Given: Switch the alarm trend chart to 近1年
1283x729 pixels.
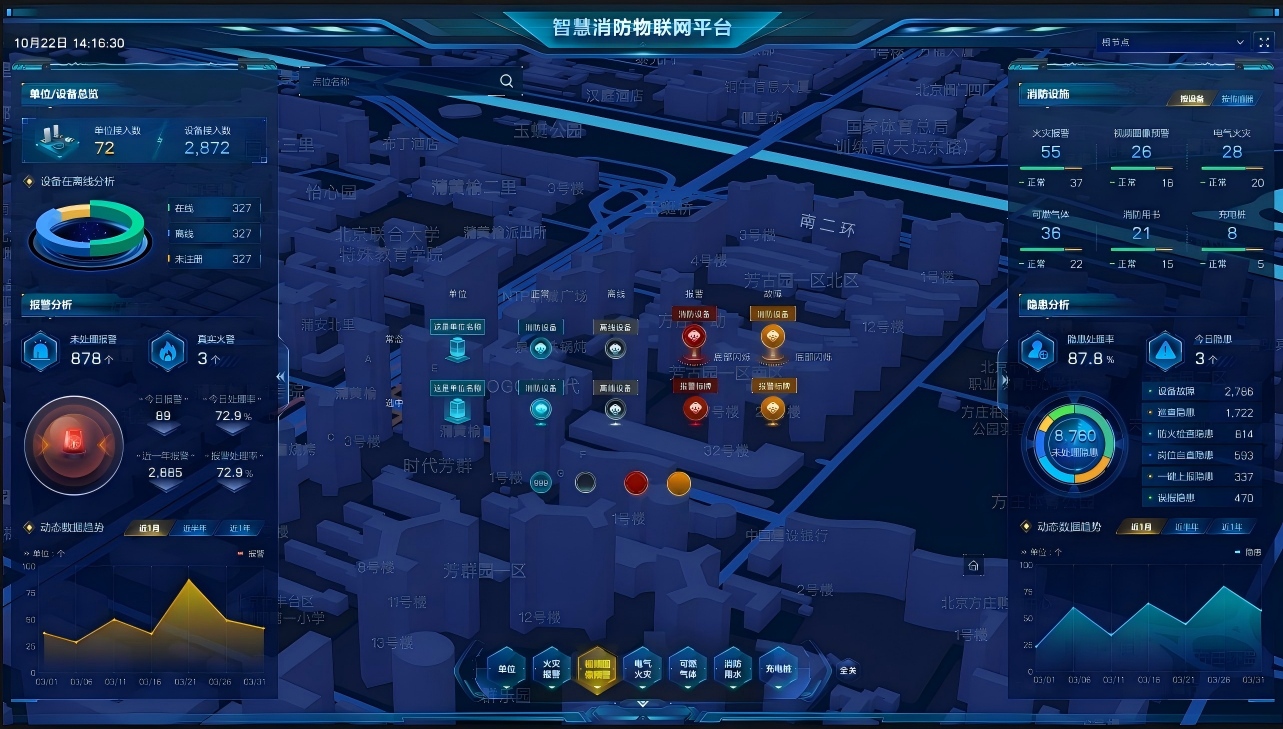Looking at the screenshot, I should point(240,528).
